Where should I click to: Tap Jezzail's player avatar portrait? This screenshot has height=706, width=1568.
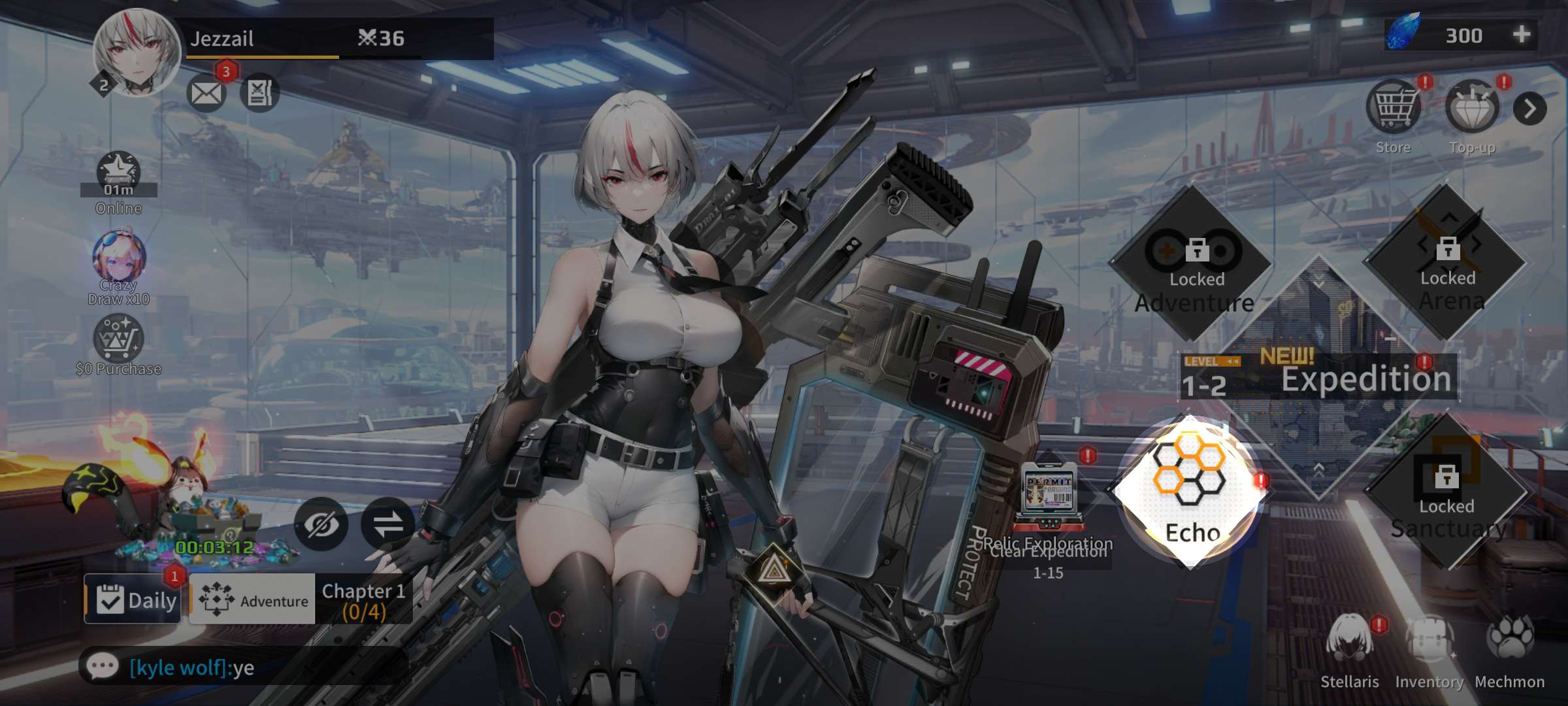point(137,52)
